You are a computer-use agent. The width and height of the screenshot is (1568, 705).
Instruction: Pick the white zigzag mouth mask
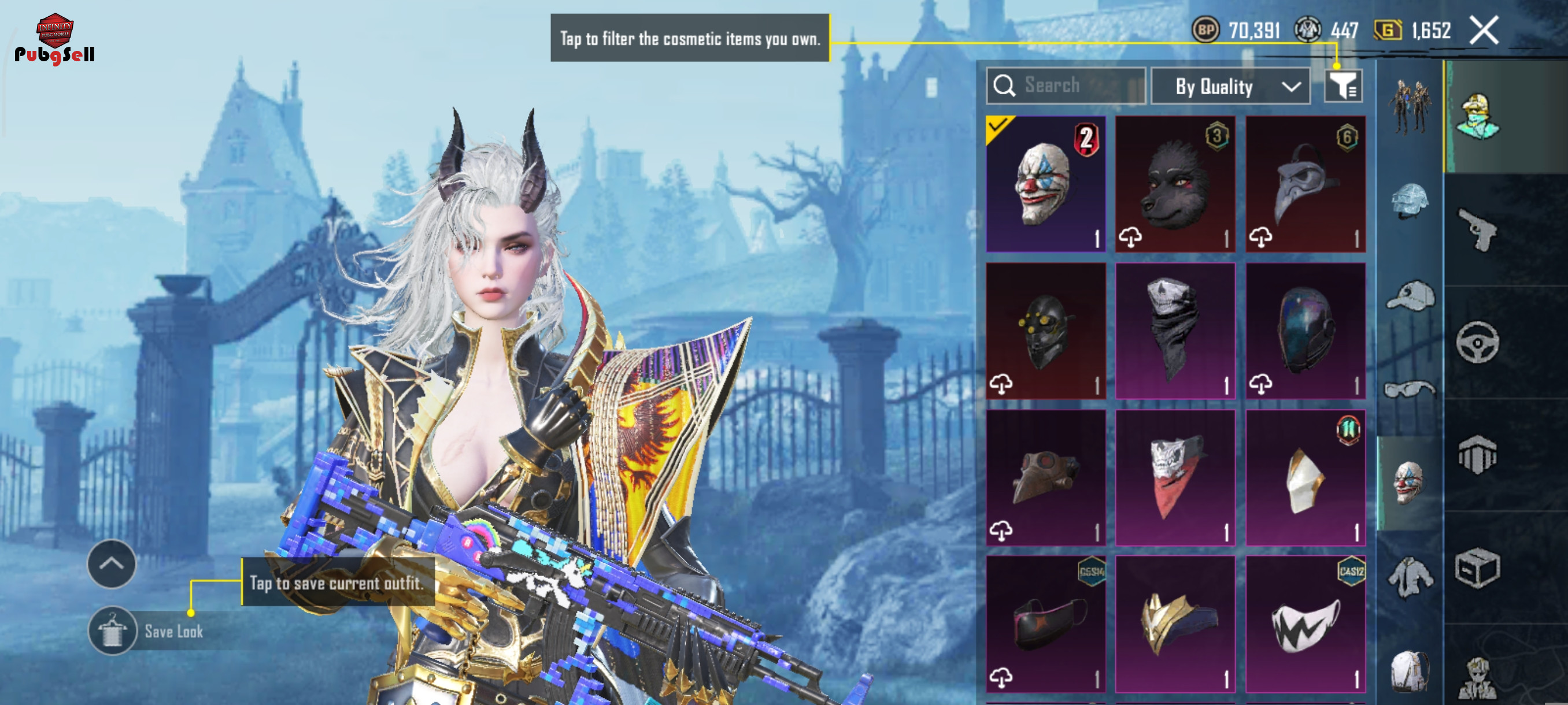(1305, 624)
